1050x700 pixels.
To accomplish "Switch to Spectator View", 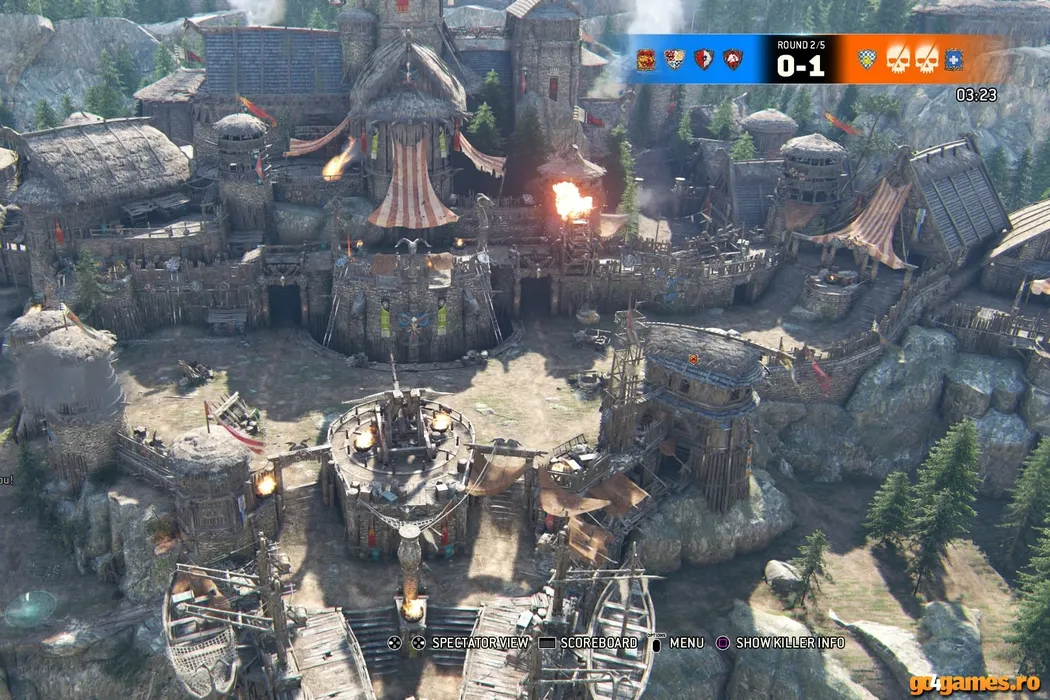I will coord(470,643).
